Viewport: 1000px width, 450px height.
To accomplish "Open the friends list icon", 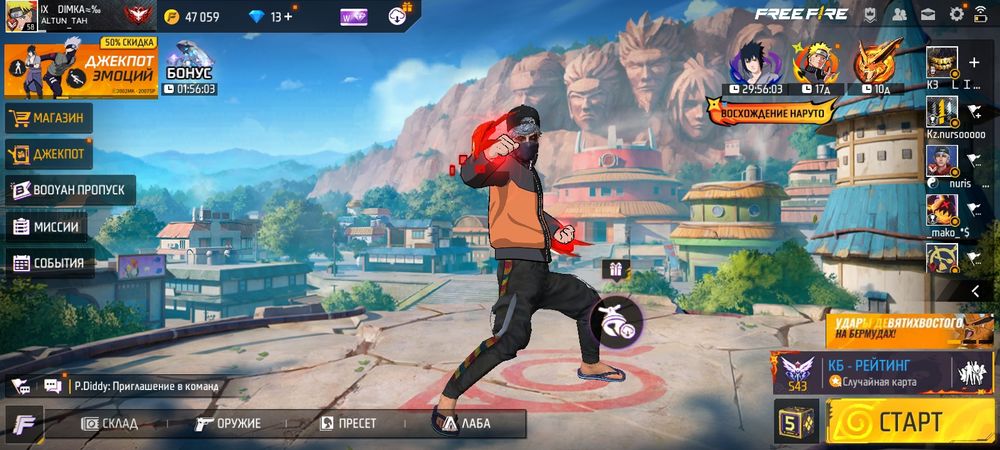I will pyautogui.click(x=899, y=14).
